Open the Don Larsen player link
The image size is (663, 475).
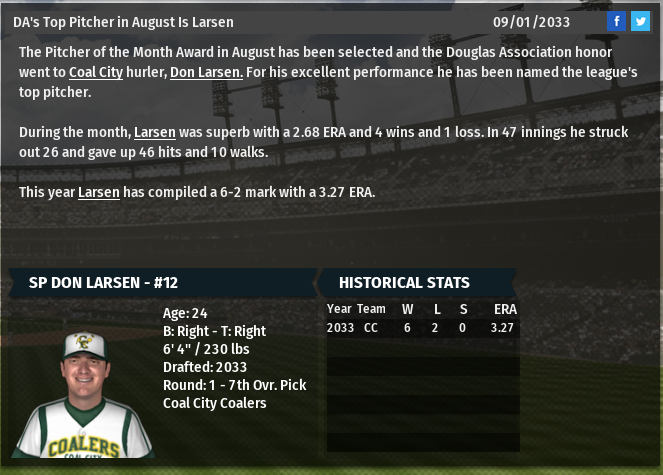[206, 72]
